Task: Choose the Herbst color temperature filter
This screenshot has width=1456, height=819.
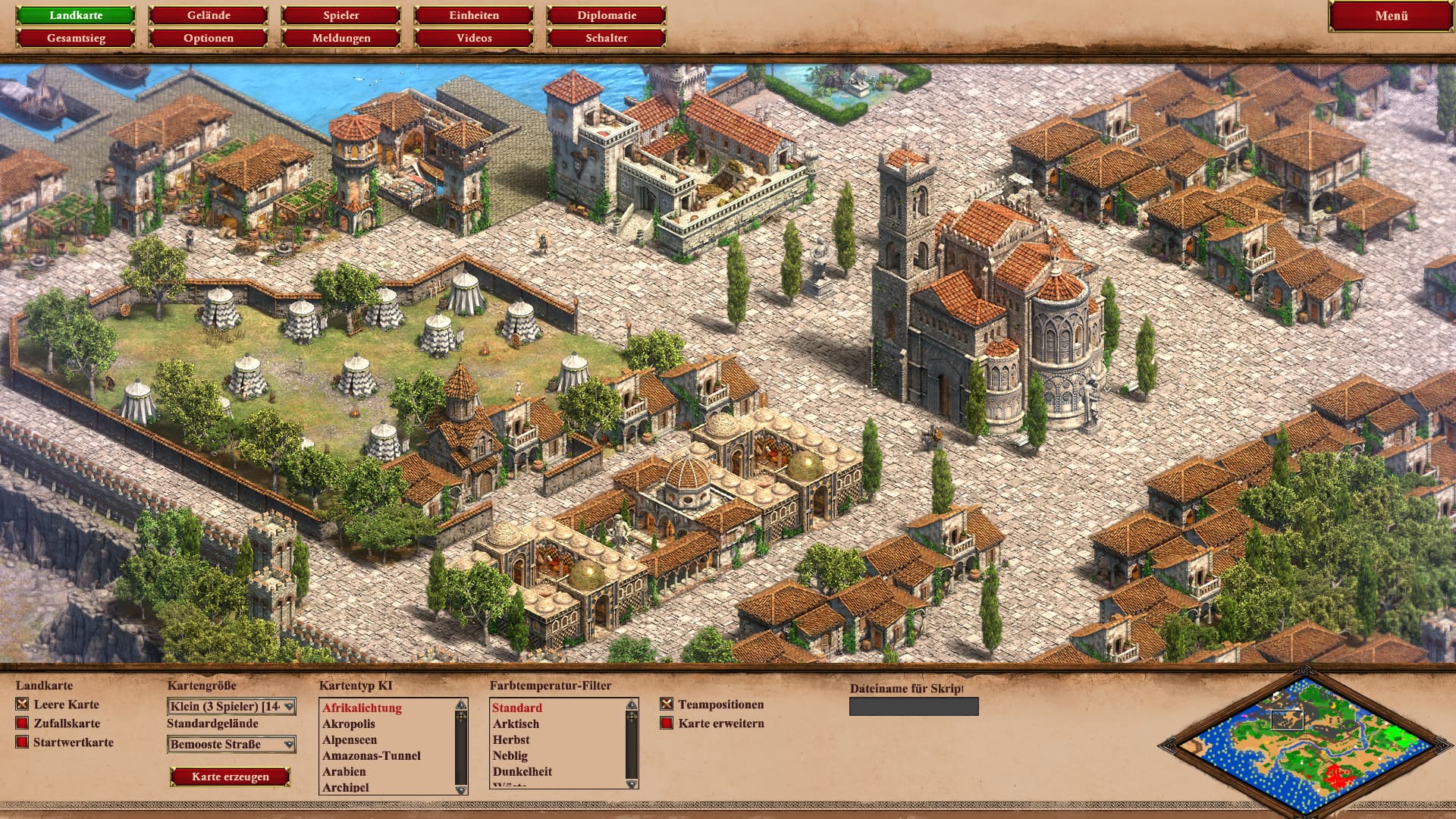Action: 511,740
